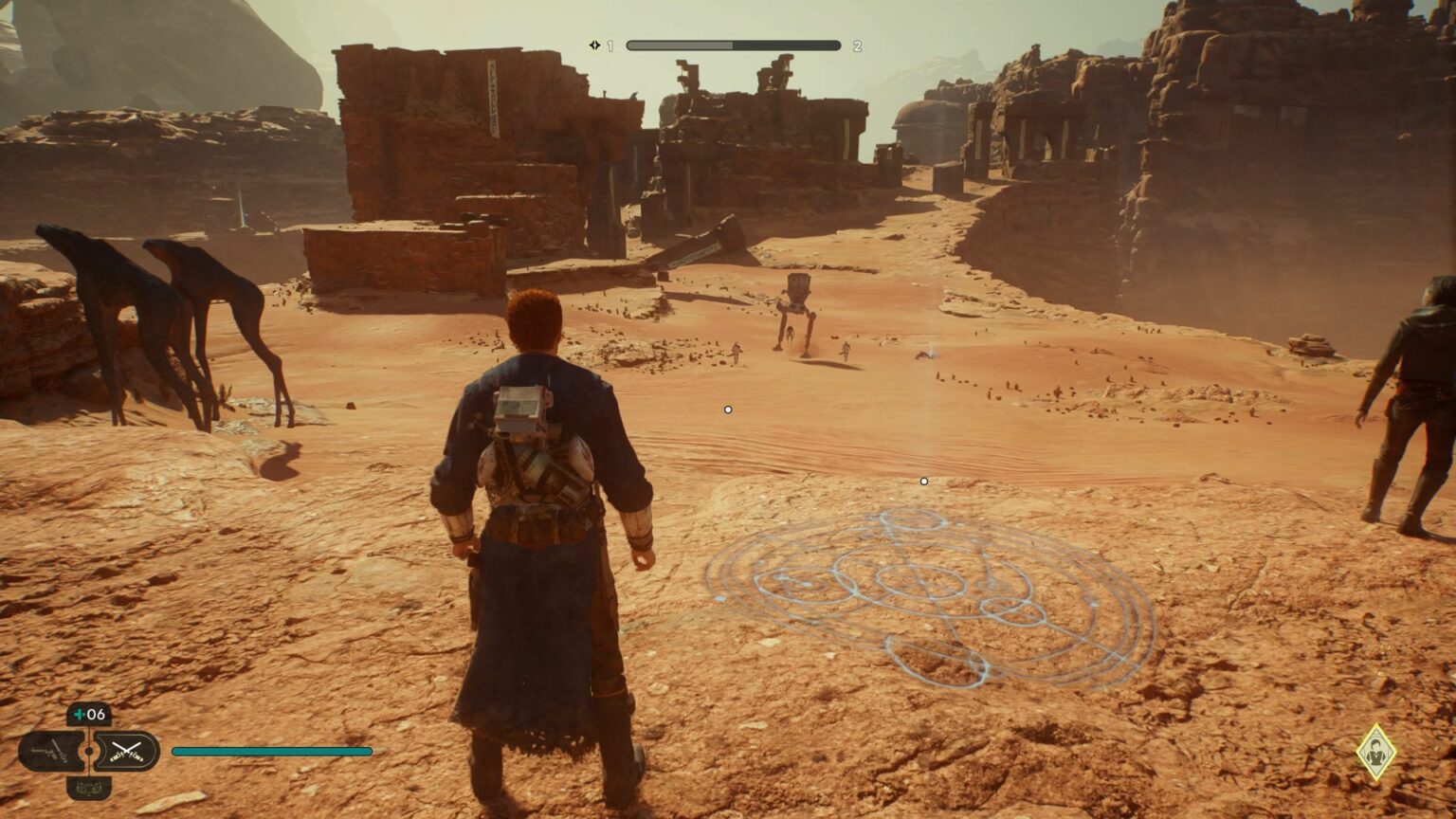
Task: Open the skill tree via the XP bar
Action: [x=735, y=44]
